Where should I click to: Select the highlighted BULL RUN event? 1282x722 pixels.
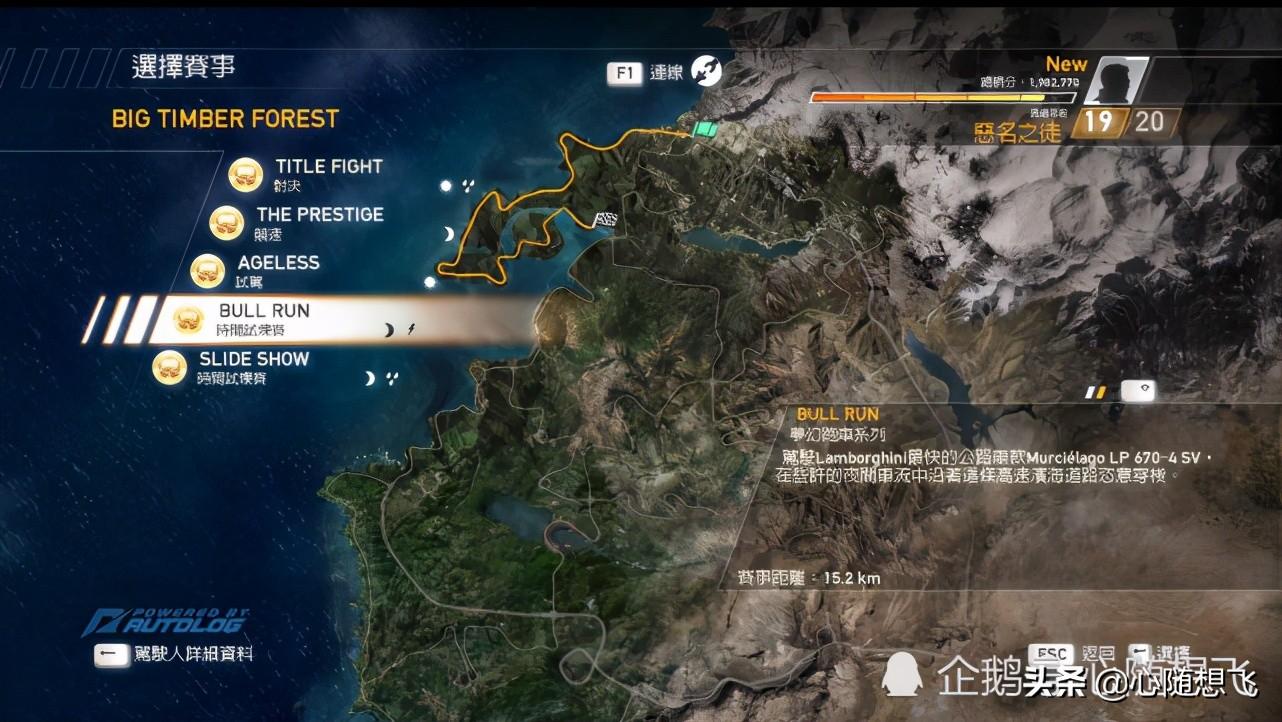pos(264,312)
